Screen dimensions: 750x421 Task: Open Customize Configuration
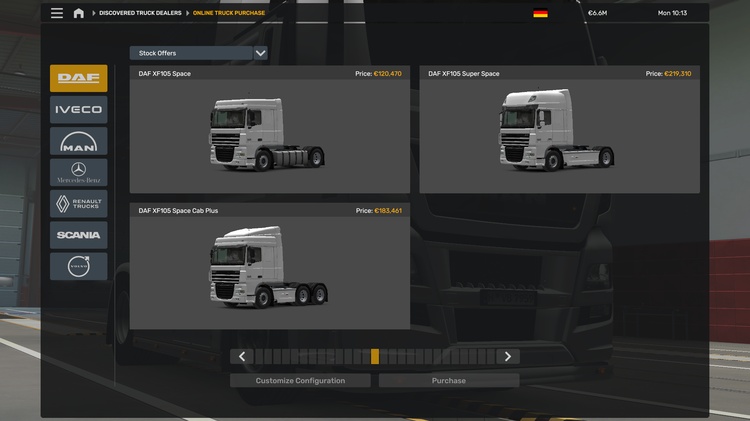click(x=300, y=381)
